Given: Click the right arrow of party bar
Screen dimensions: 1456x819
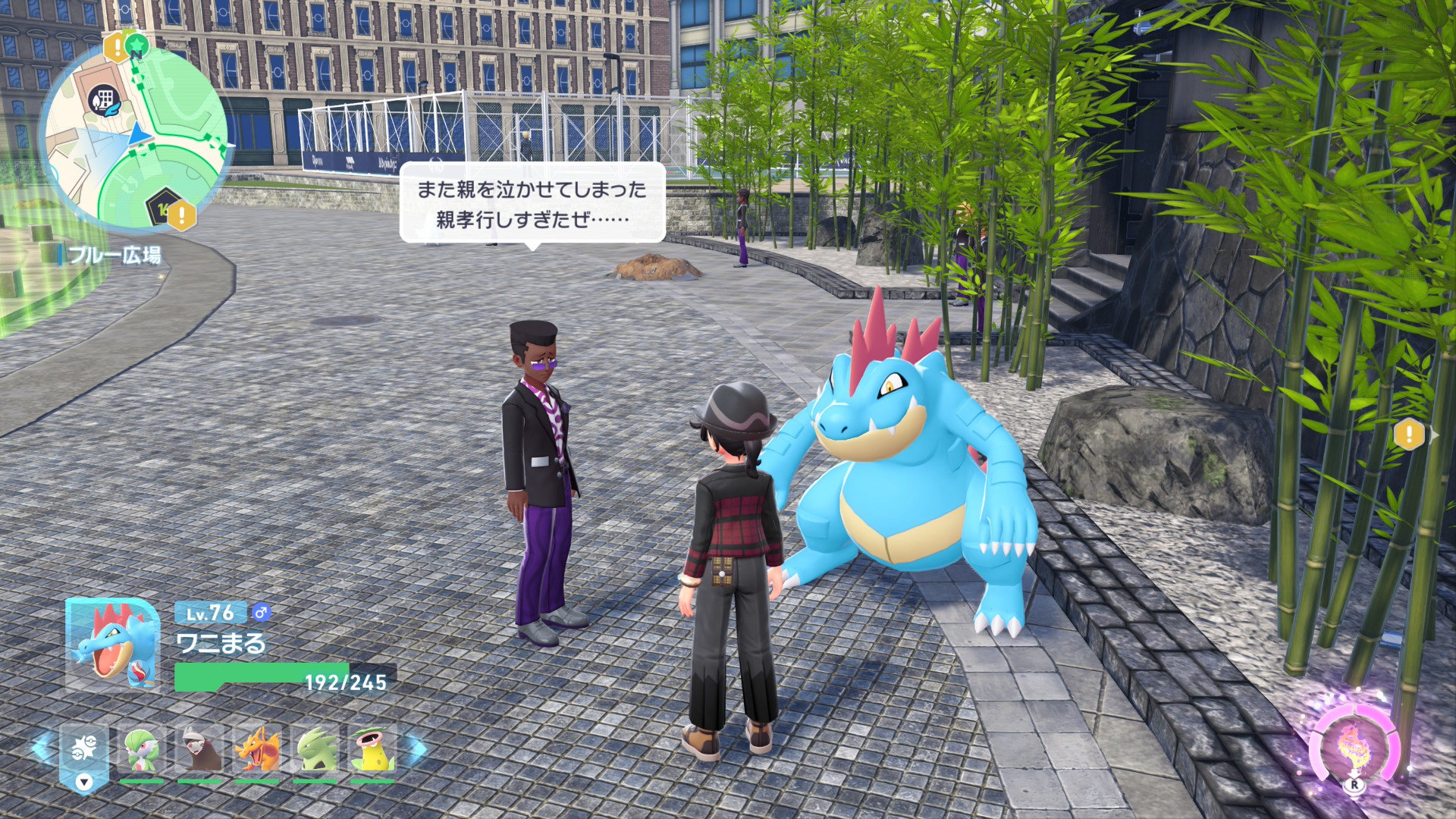Looking at the screenshot, I should point(416,749).
